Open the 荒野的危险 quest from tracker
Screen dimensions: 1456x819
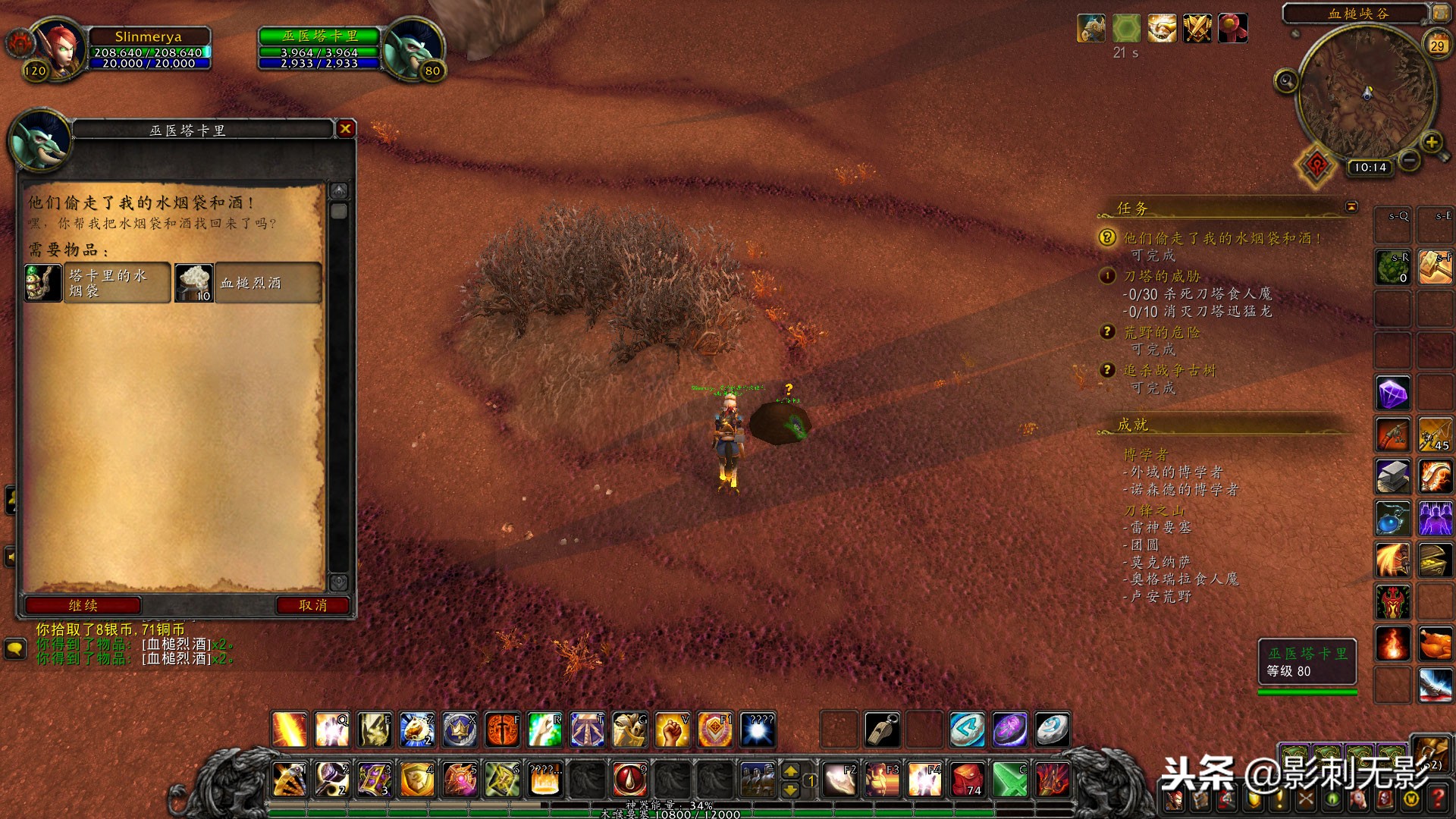pos(1161,332)
